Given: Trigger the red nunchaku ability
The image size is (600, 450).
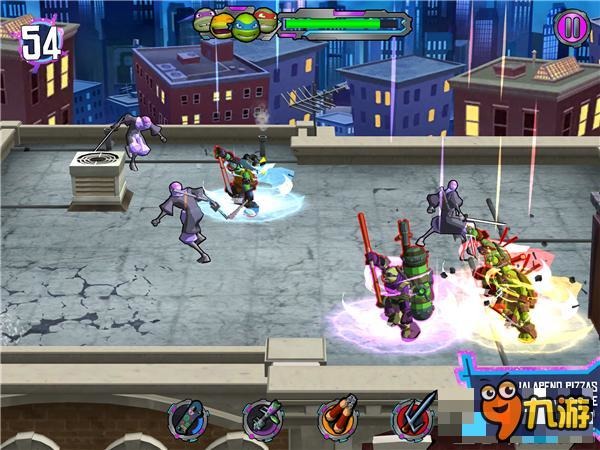Looking at the screenshot, I should click(x=338, y=420).
